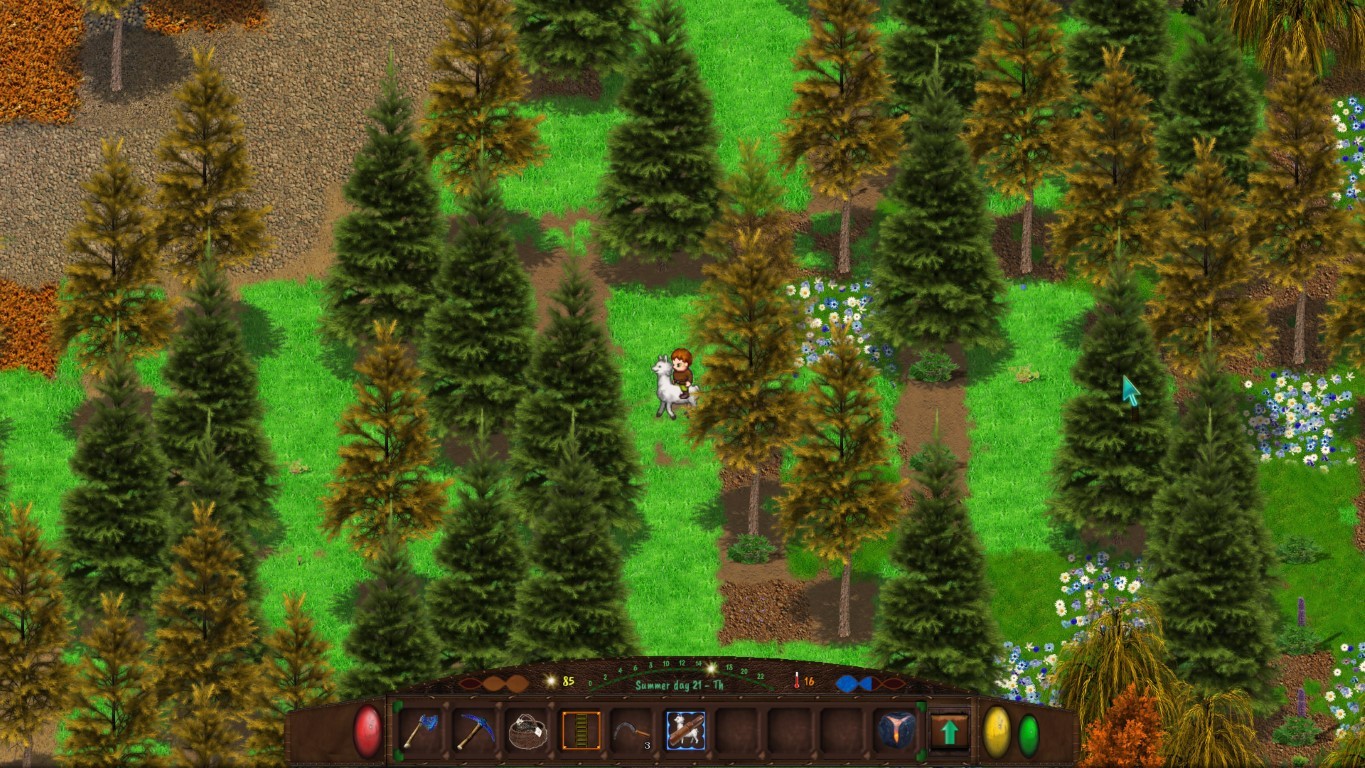
Task: Select the llama mount slot
Action: tap(685, 731)
